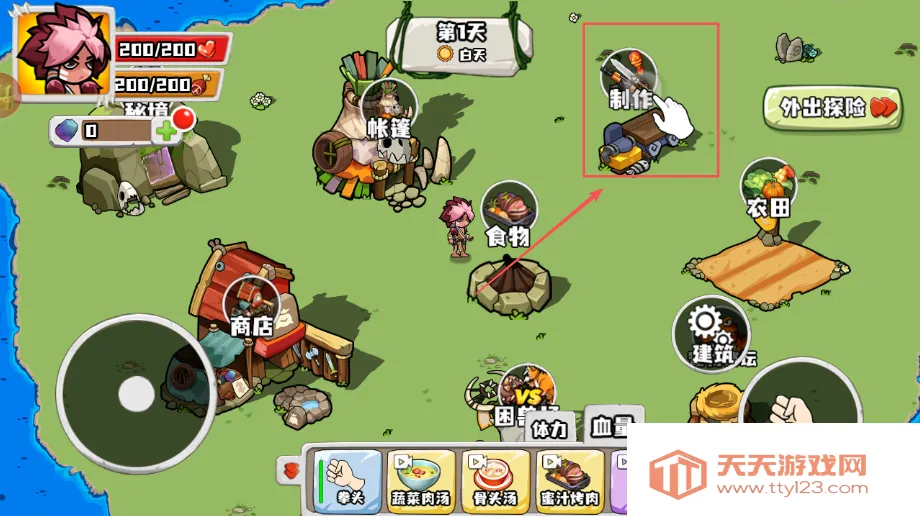
Task: Click the virtual joystick knob
Action: tap(136, 395)
